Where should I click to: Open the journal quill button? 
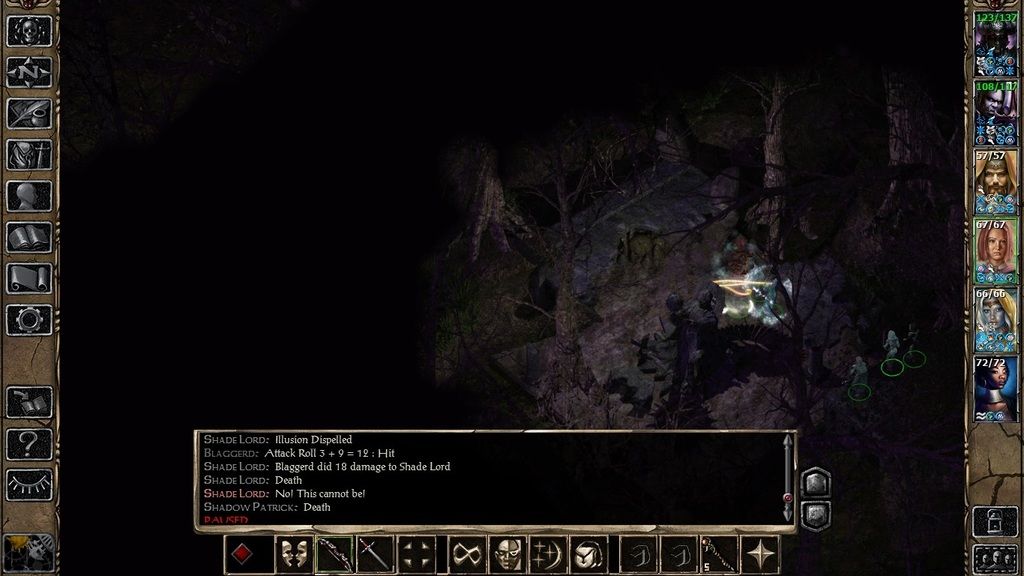coord(29,113)
